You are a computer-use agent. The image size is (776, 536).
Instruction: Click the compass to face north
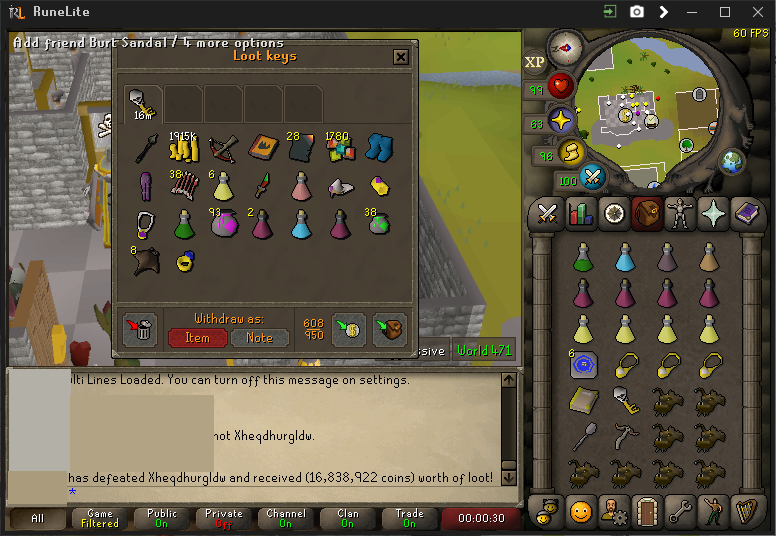pyautogui.click(x=566, y=46)
